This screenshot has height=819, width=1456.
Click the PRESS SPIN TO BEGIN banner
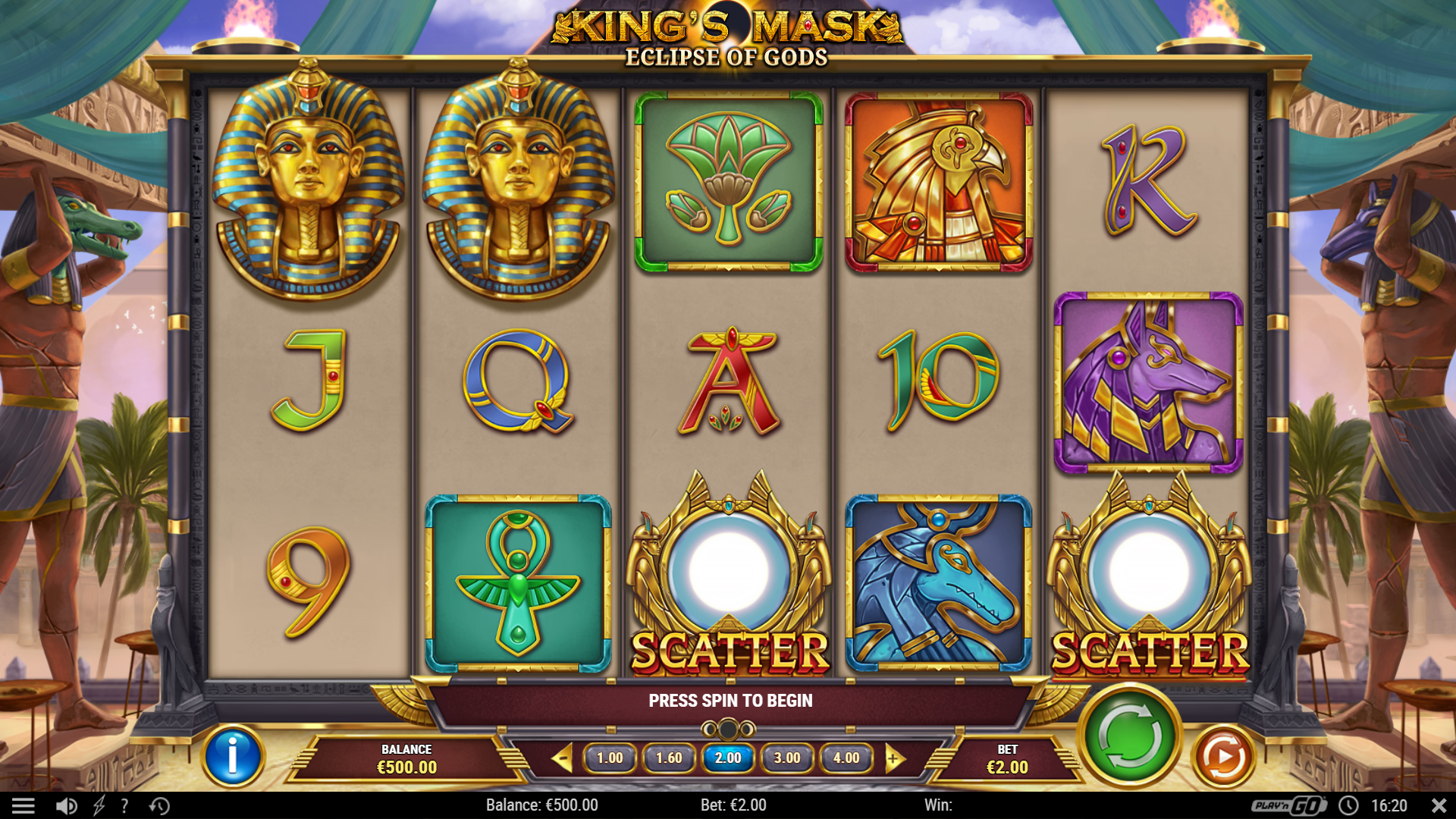pyautogui.click(x=730, y=700)
